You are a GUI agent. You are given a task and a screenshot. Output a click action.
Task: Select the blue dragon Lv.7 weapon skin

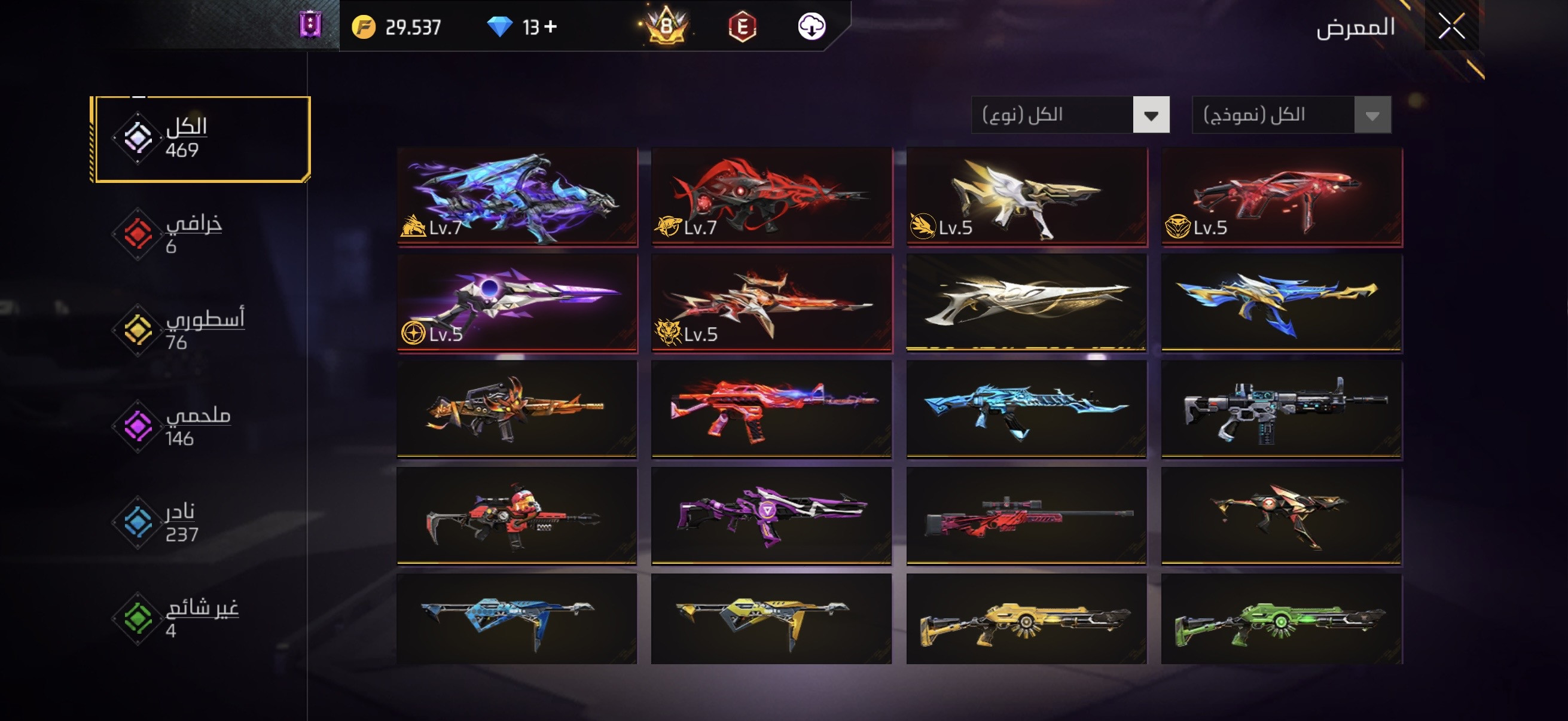click(517, 196)
